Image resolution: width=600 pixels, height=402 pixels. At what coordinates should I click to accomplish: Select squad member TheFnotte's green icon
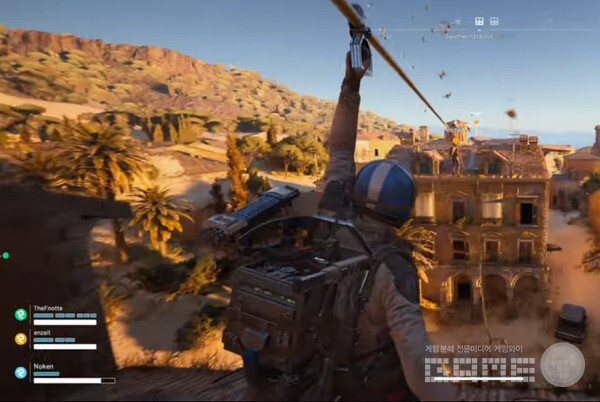click(x=20, y=314)
